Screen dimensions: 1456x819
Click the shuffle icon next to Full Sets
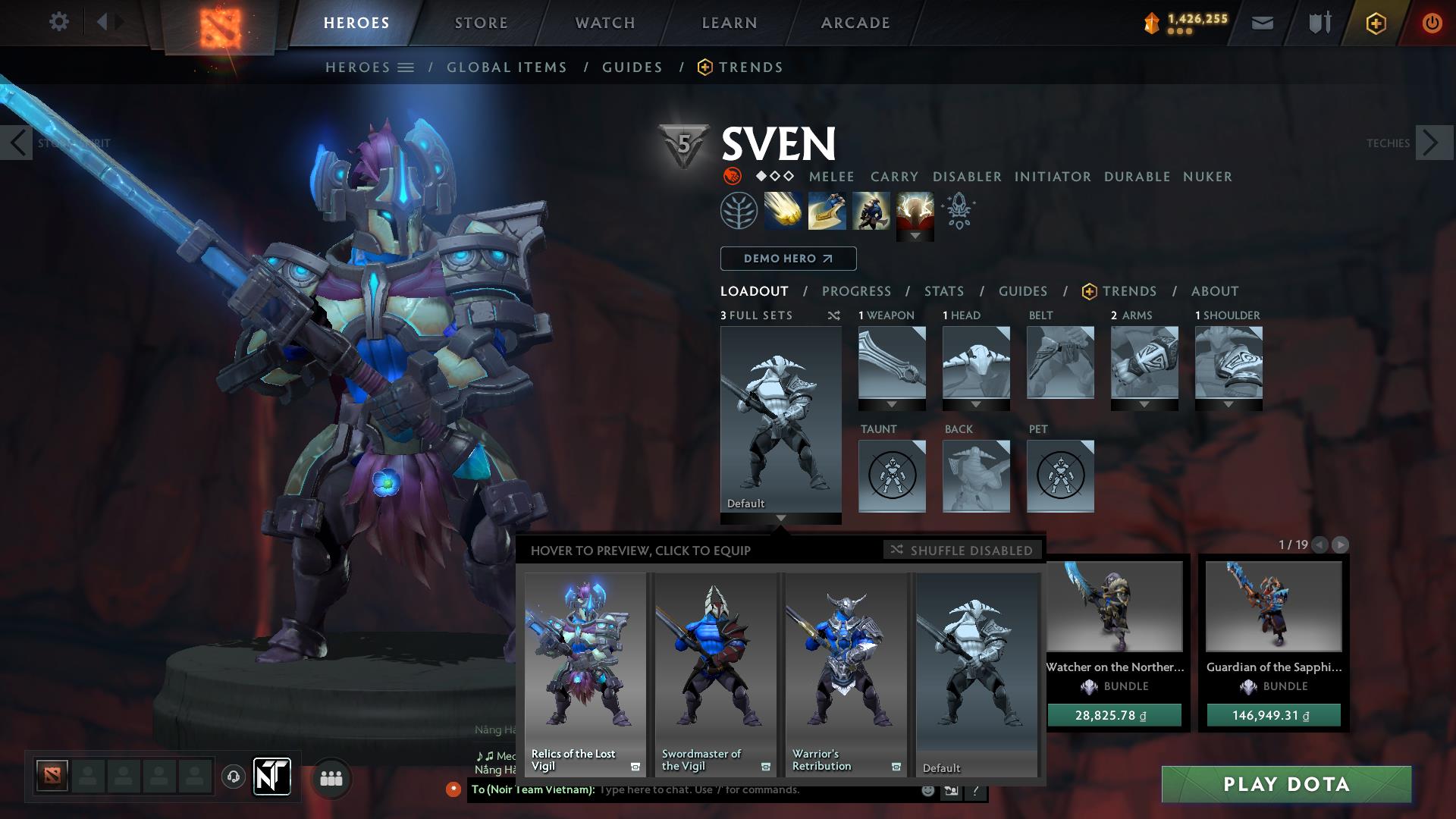pyautogui.click(x=833, y=316)
